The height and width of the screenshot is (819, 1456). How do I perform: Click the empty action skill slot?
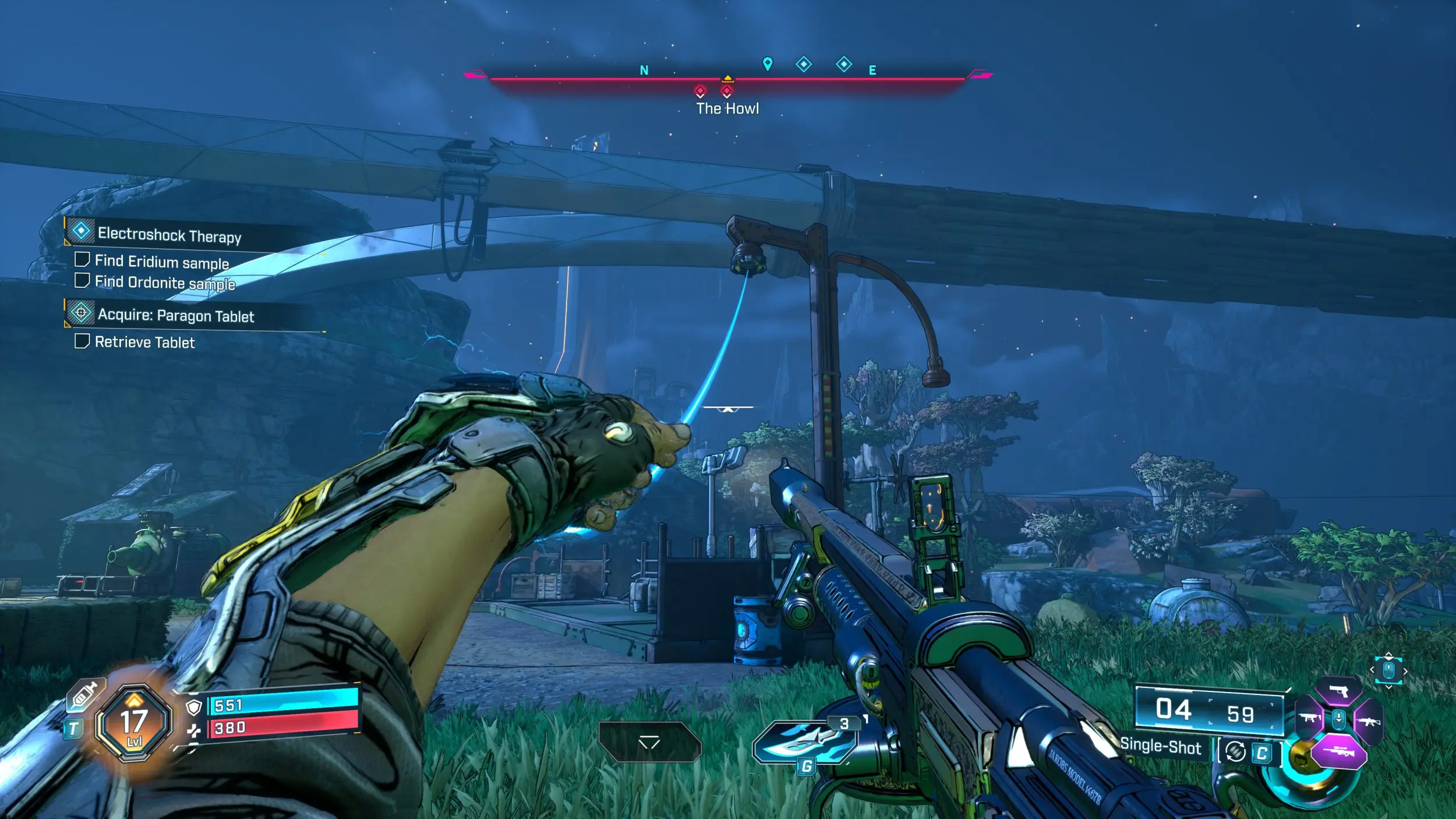tap(649, 742)
